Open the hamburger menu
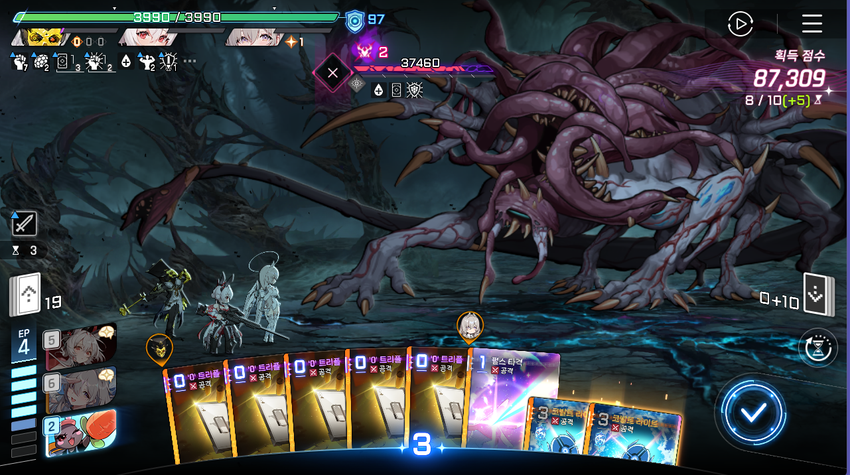Screen dimensions: 850x475 click(811, 24)
